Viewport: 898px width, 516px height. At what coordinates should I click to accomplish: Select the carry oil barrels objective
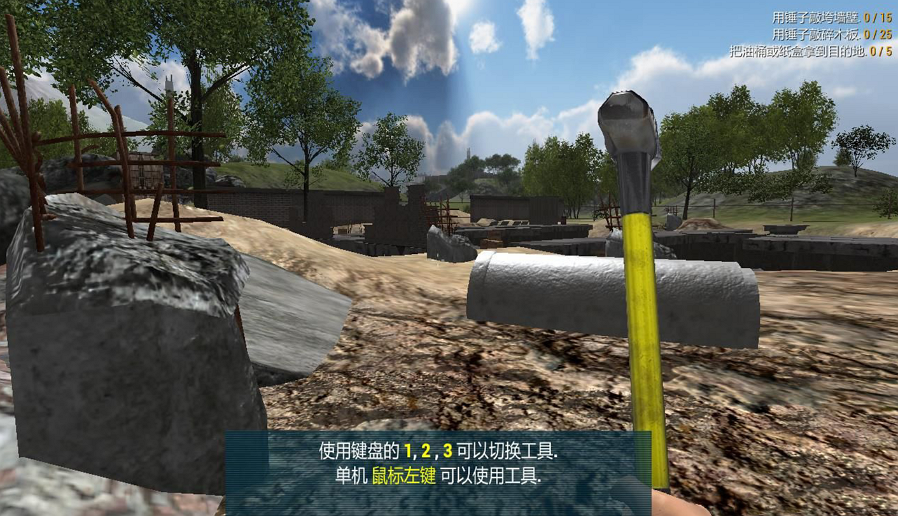810,50
